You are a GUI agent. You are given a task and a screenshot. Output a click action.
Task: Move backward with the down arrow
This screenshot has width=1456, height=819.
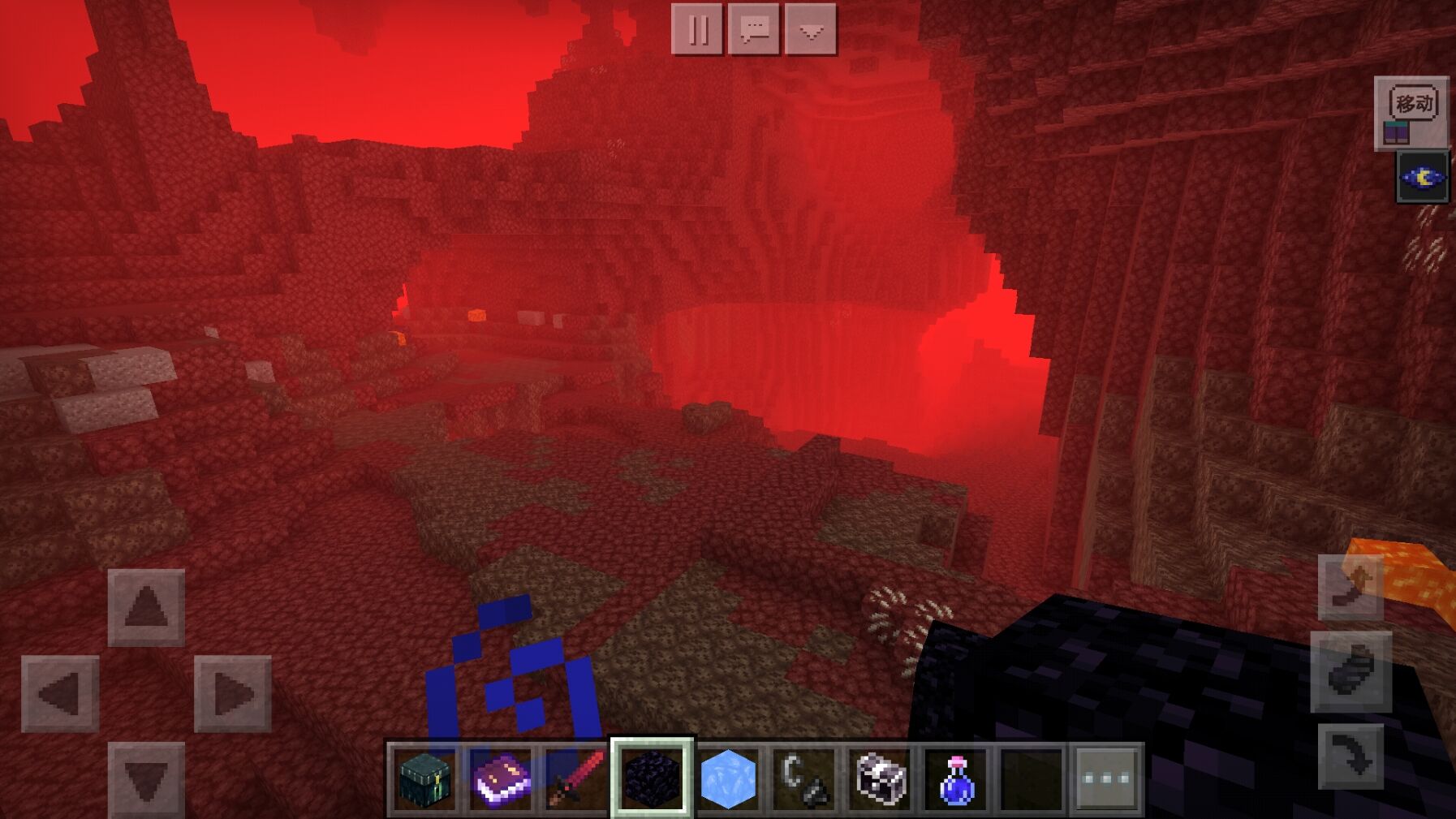(x=146, y=778)
